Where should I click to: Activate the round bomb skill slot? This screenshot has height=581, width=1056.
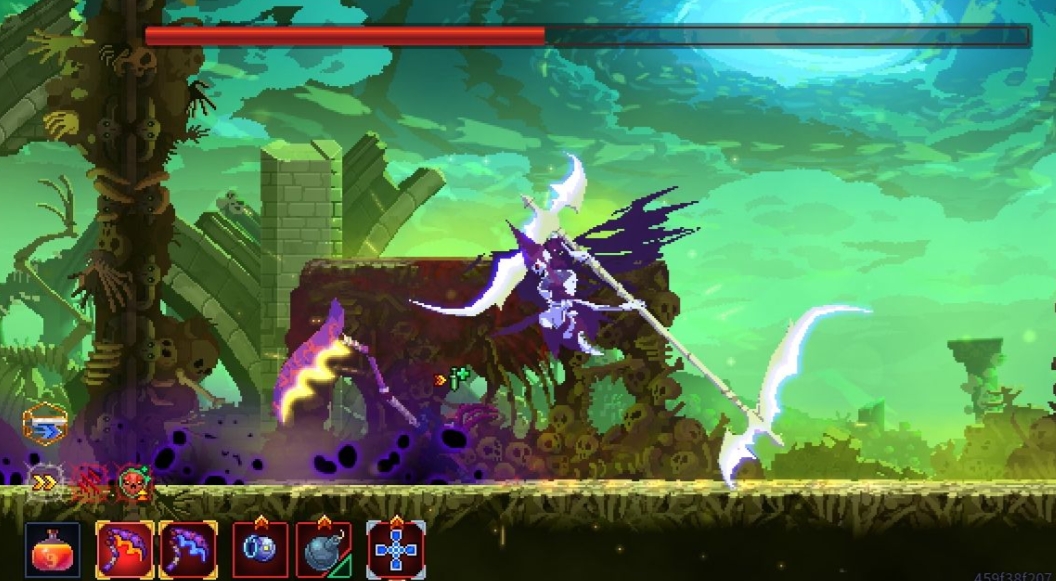click(x=323, y=550)
